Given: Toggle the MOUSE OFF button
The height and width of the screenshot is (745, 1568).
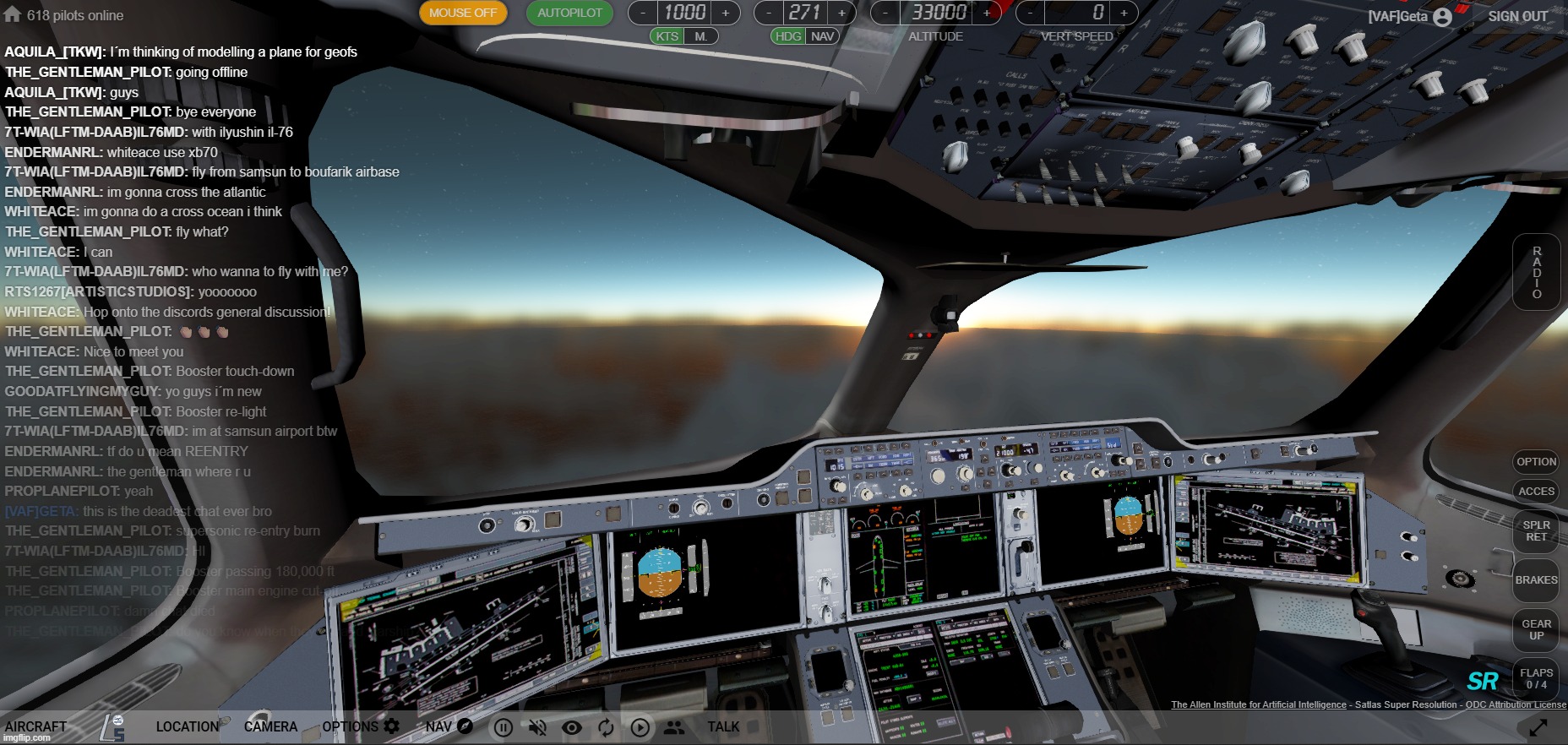Looking at the screenshot, I should pos(463,13).
